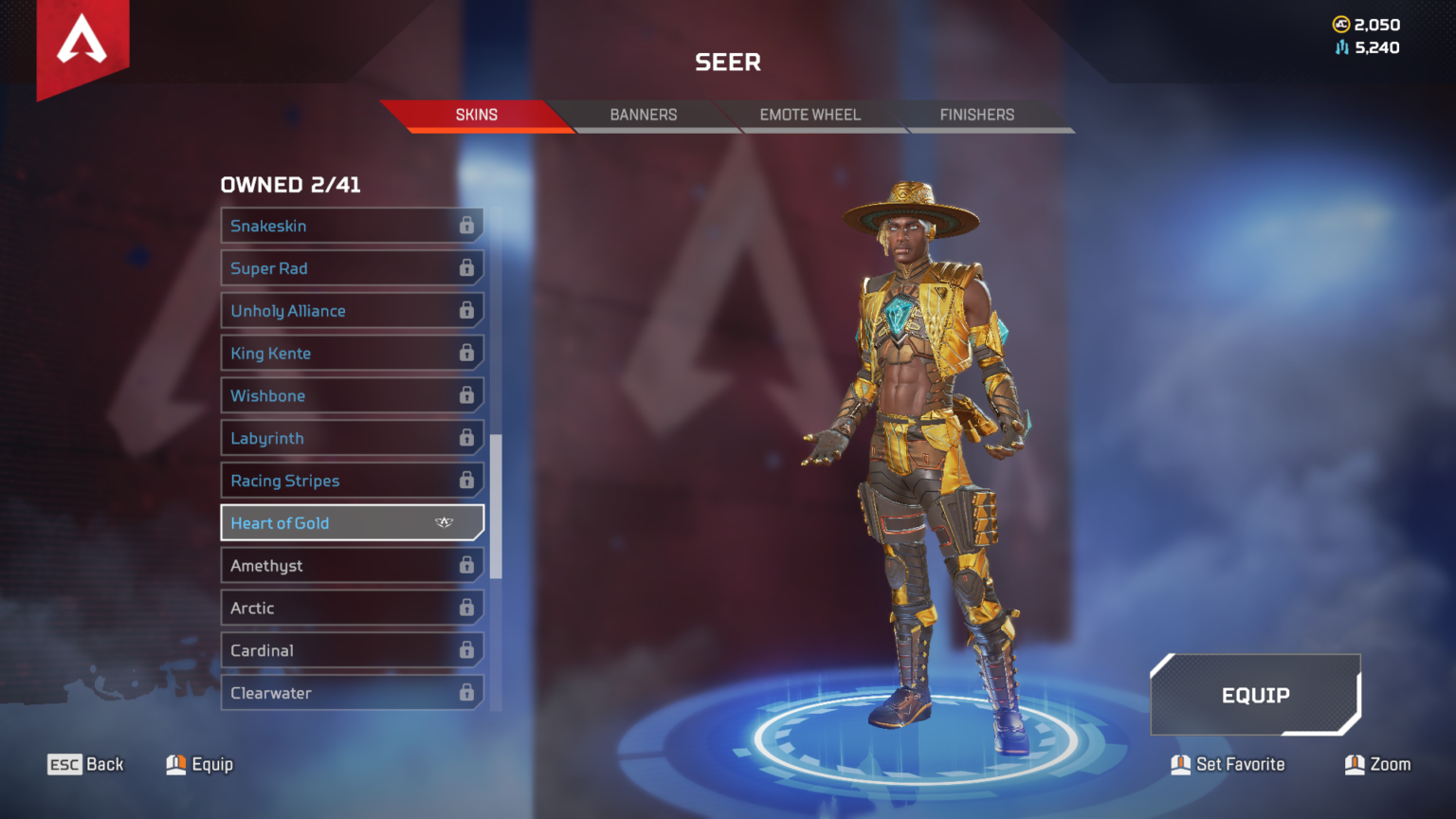This screenshot has width=1456, height=819.
Task: Click the Equip prompt icon bottom left
Action: pos(175,764)
